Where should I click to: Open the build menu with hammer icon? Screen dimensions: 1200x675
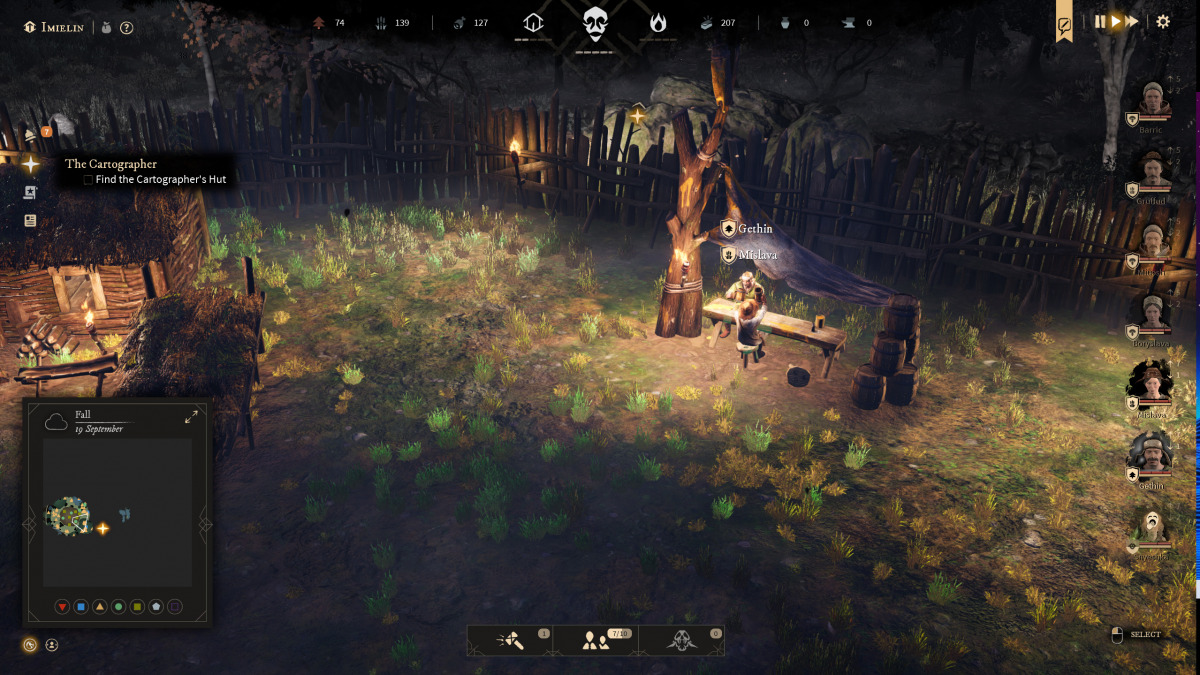[510, 641]
